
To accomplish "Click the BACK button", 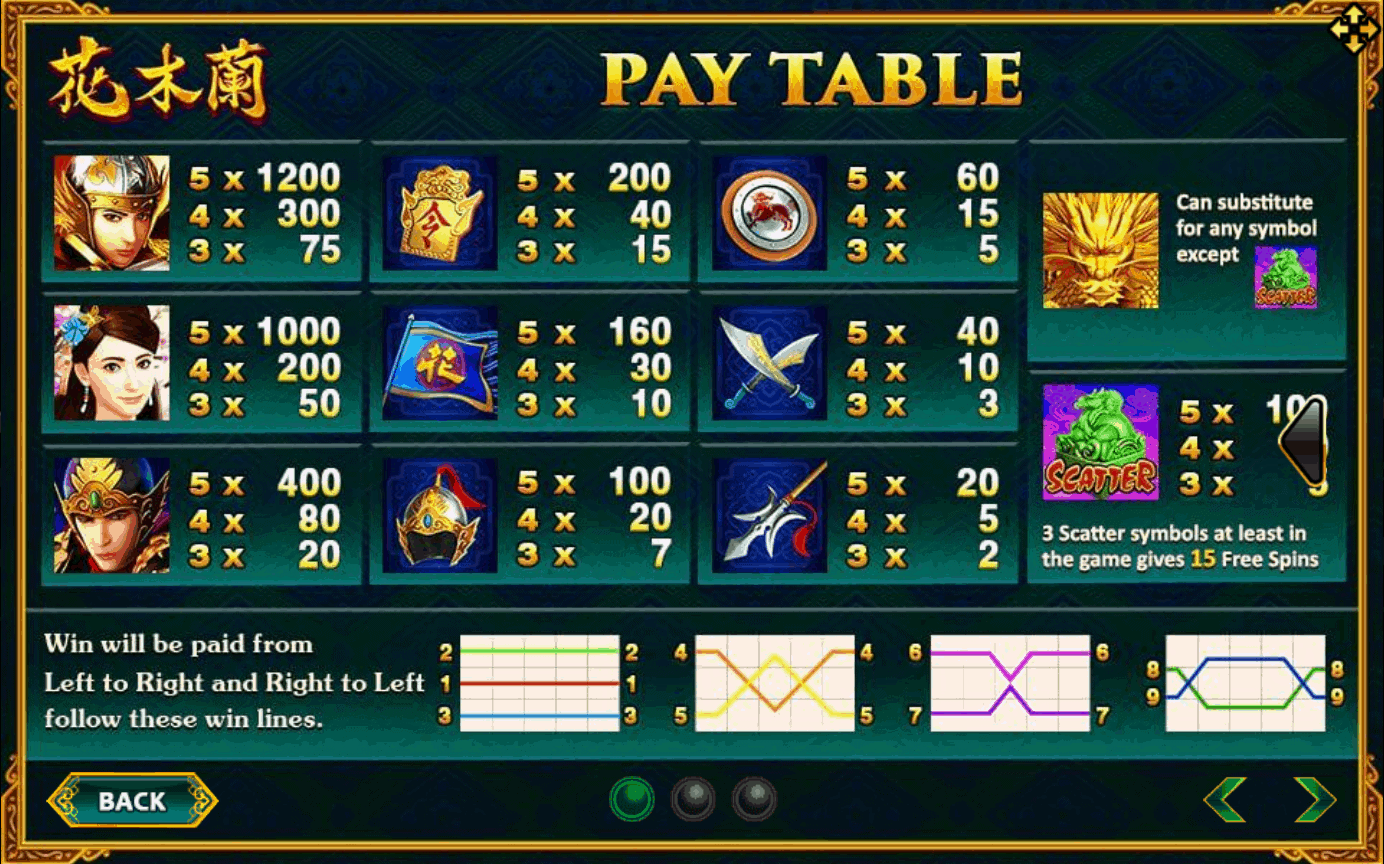I will pos(132,801).
